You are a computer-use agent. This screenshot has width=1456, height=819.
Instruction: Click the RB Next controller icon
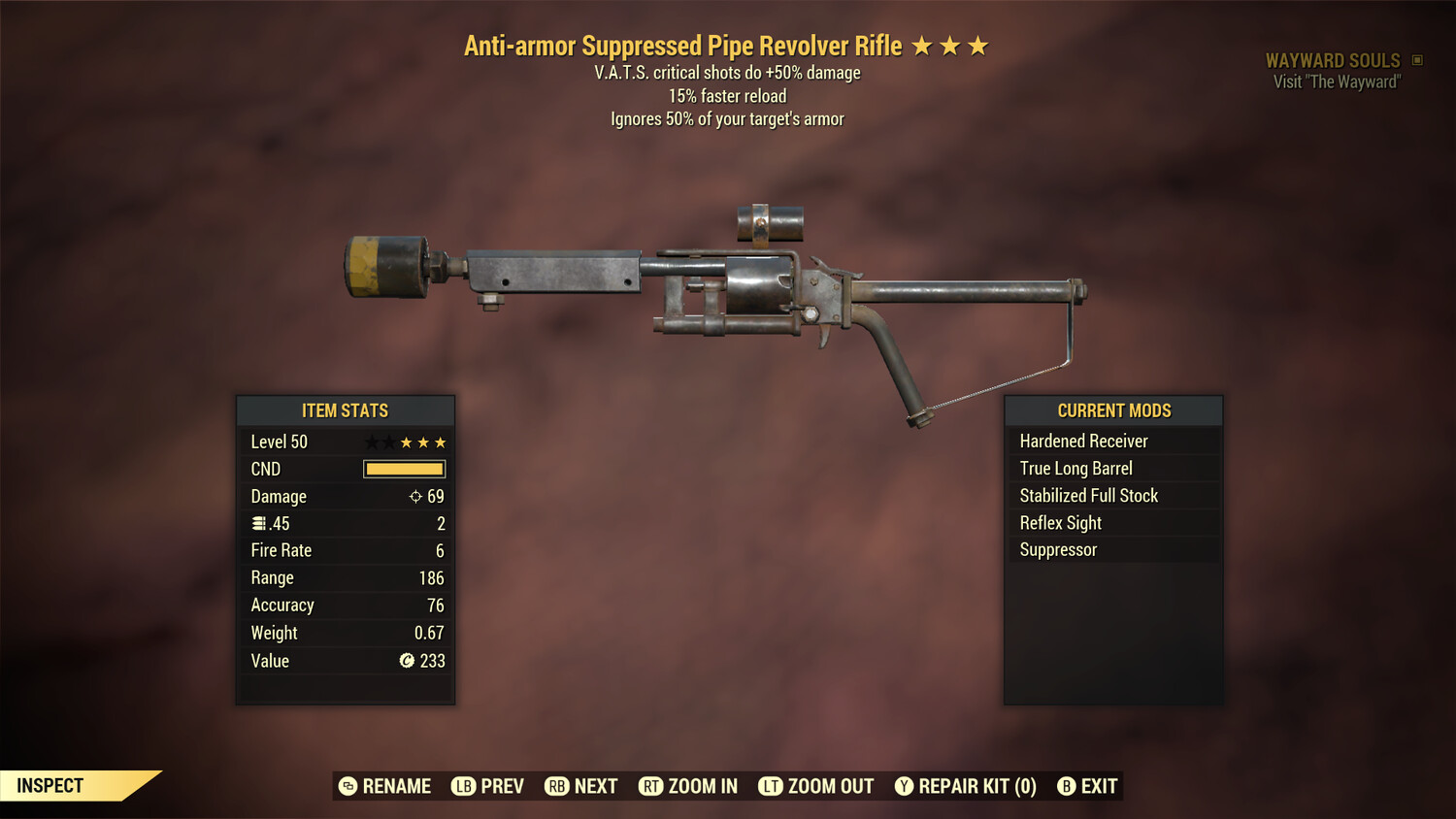click(x=556, y=786)
